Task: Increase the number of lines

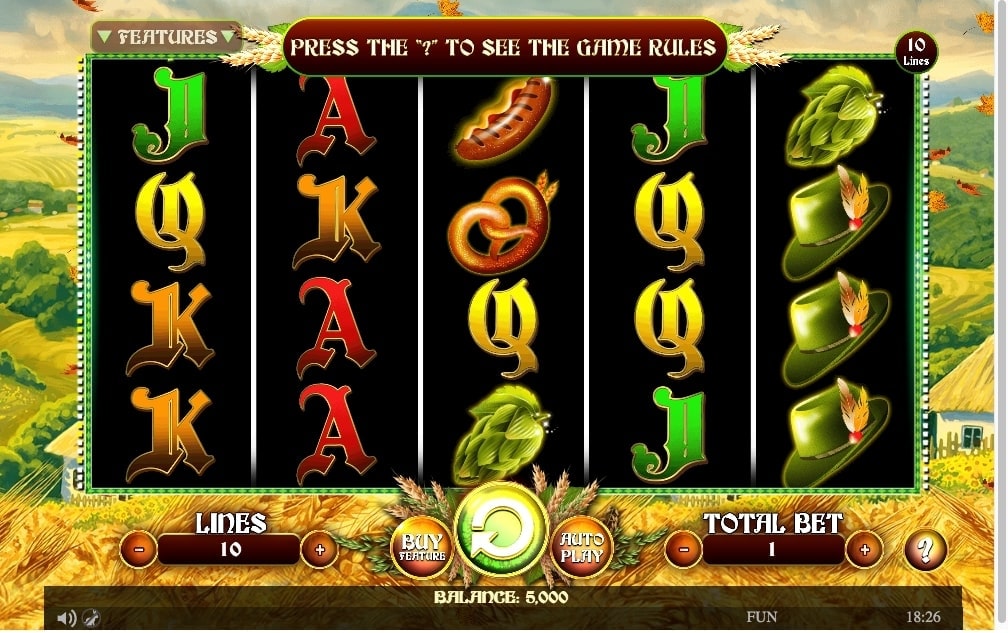Action: (x=319, y=549)
